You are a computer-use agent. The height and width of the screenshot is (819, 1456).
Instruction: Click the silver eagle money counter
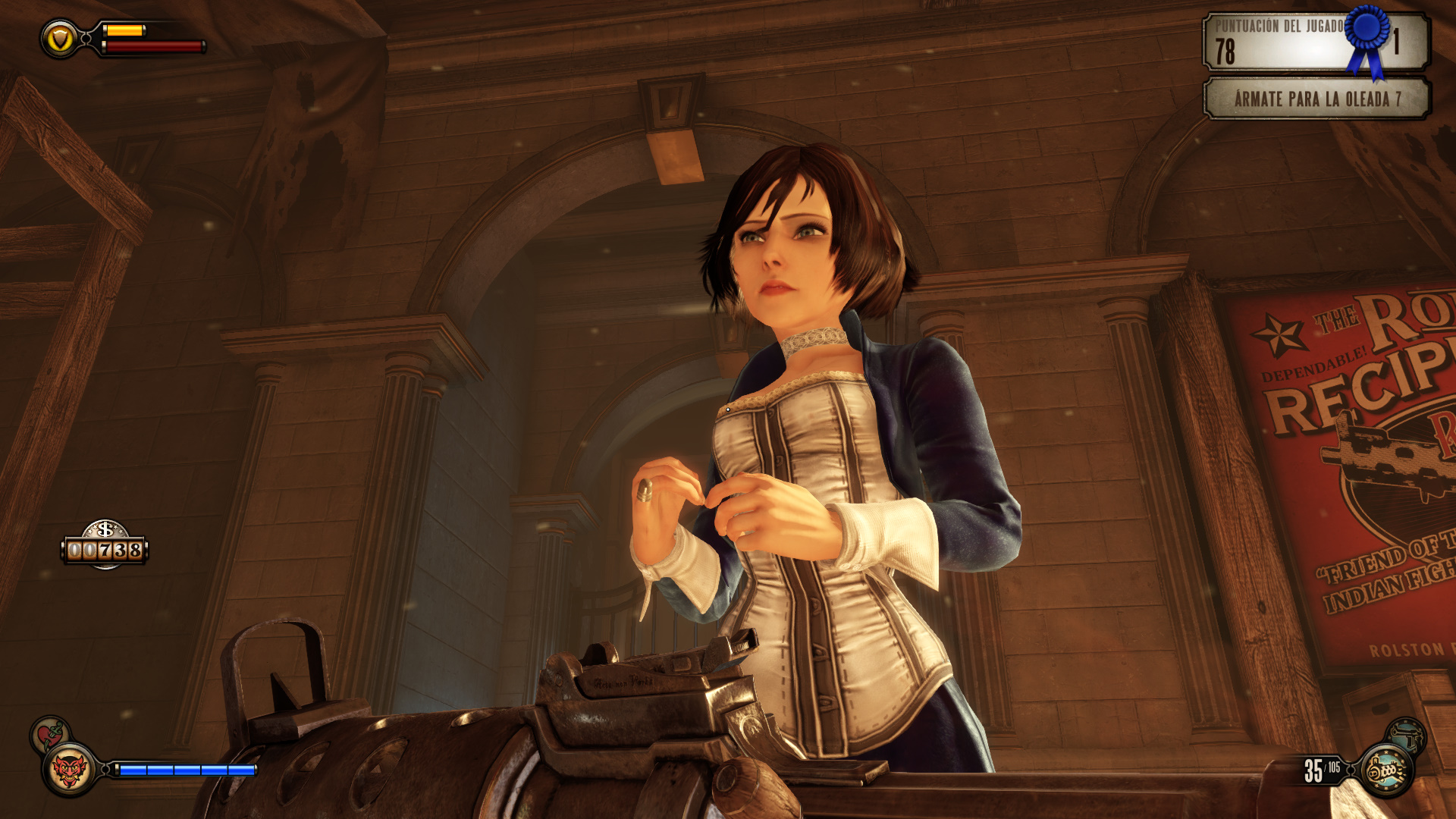[105, 546]
